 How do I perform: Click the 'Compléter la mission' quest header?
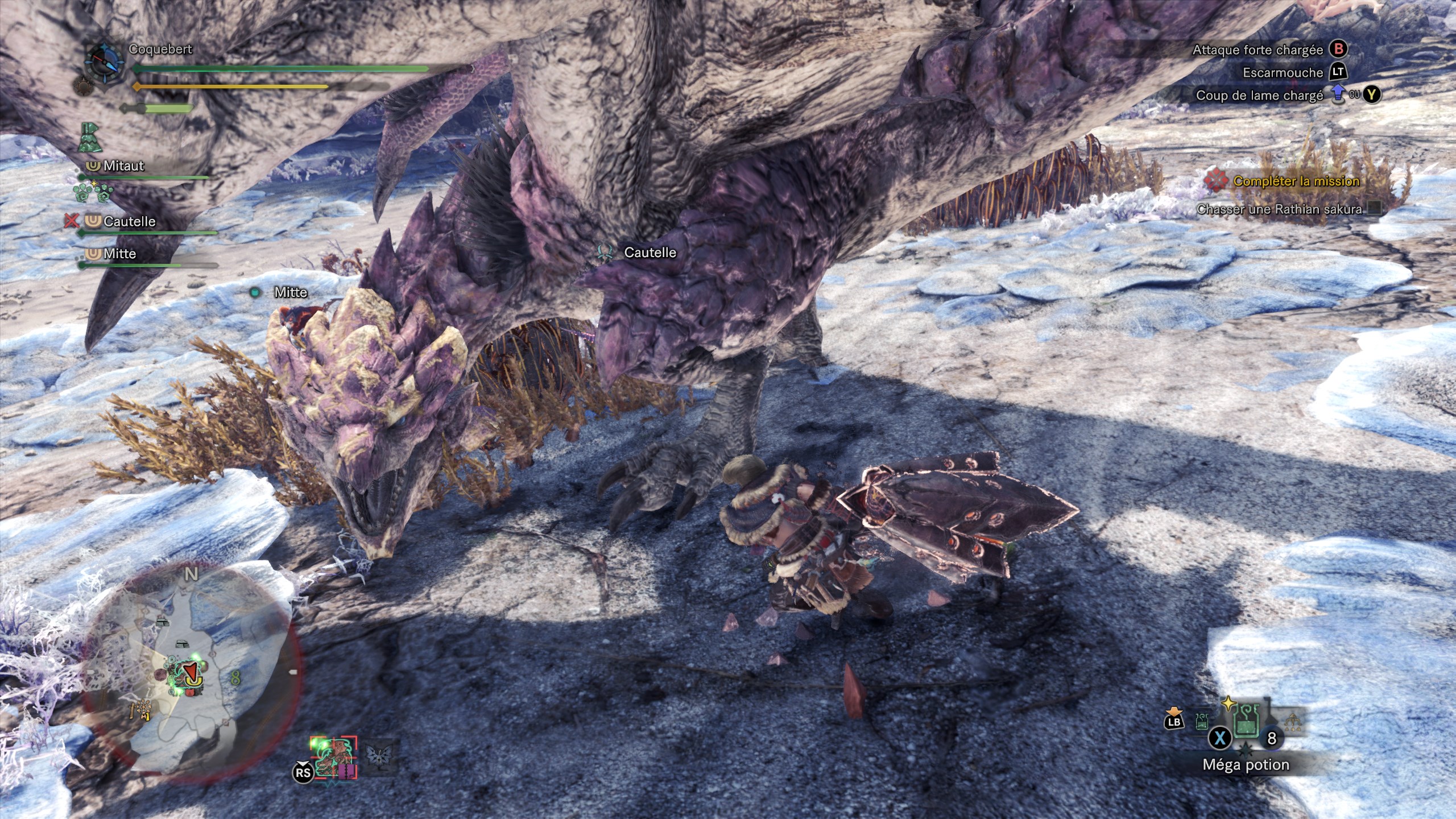(x=1296, y=181)
